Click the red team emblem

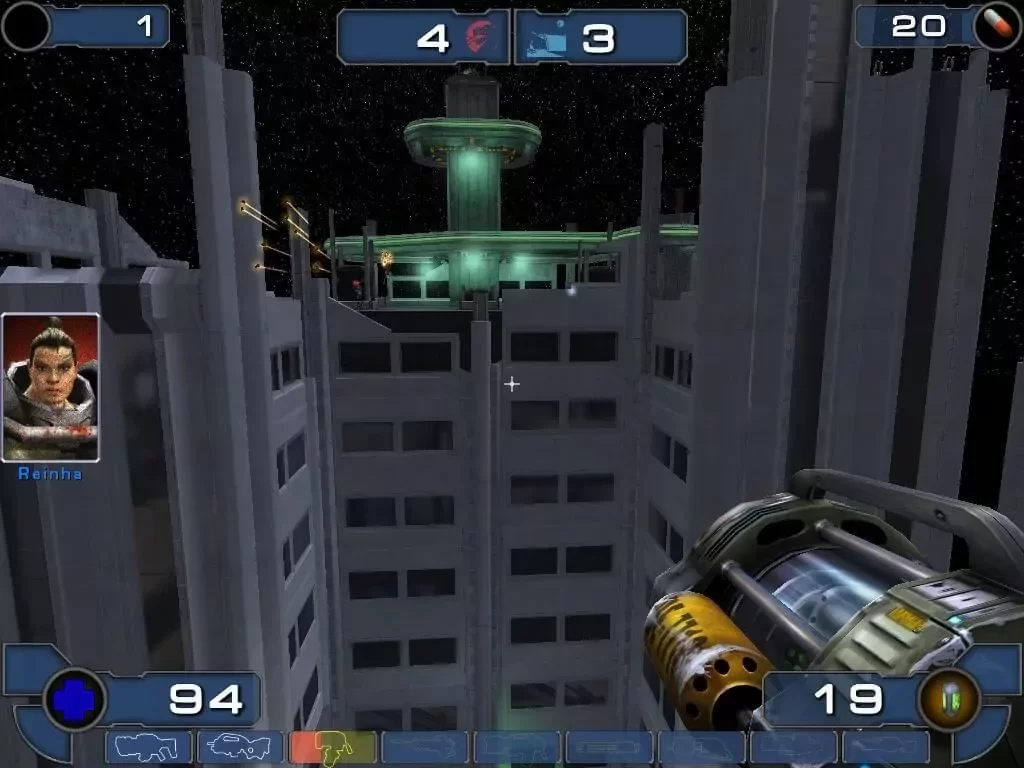482,37
